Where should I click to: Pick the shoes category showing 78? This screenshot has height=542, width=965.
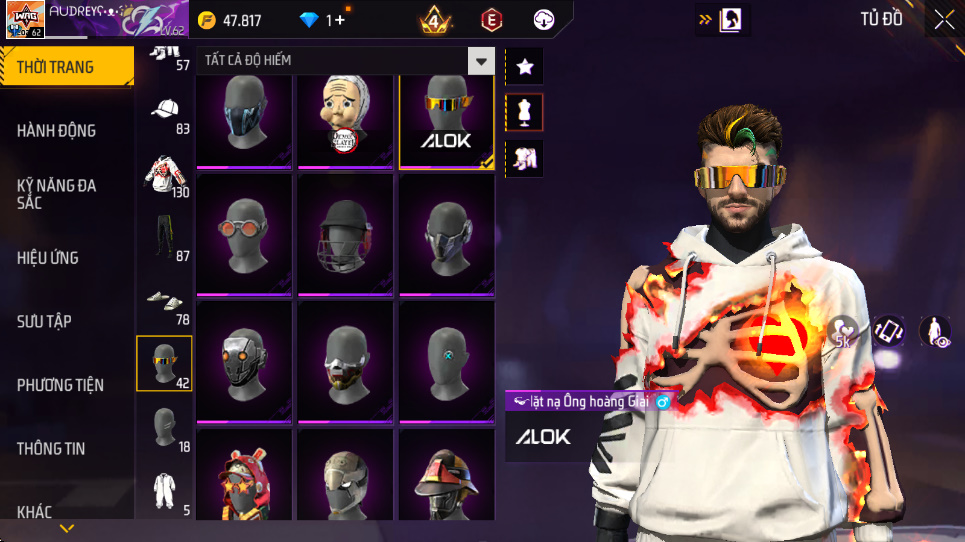165,301
